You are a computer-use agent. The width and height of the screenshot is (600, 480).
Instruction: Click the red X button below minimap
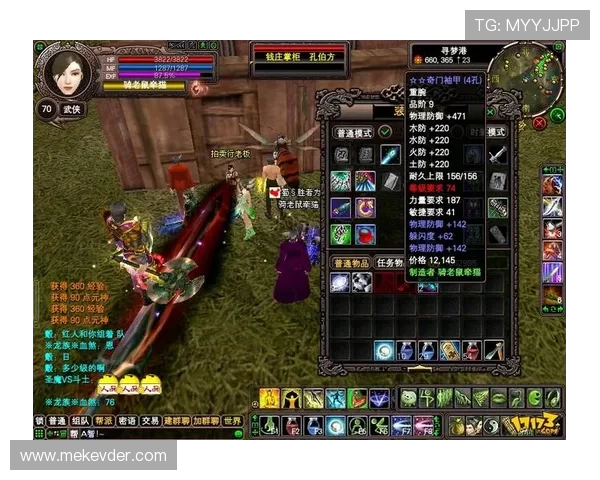pyautogui.click(x=541, y=123)
